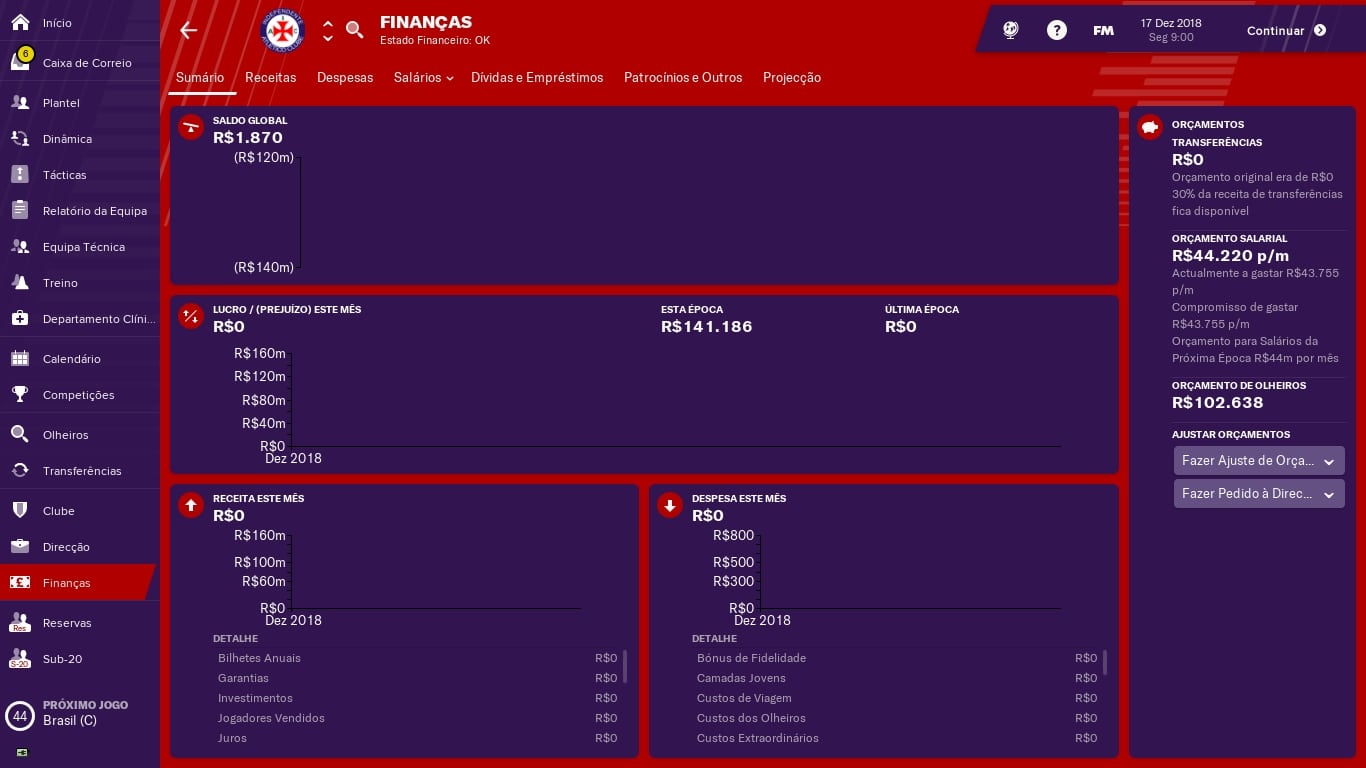This screenshot has width=1366, height=768.
Task: Expand the Salários tab dropdown chevron
Action: tap(449, 78)
